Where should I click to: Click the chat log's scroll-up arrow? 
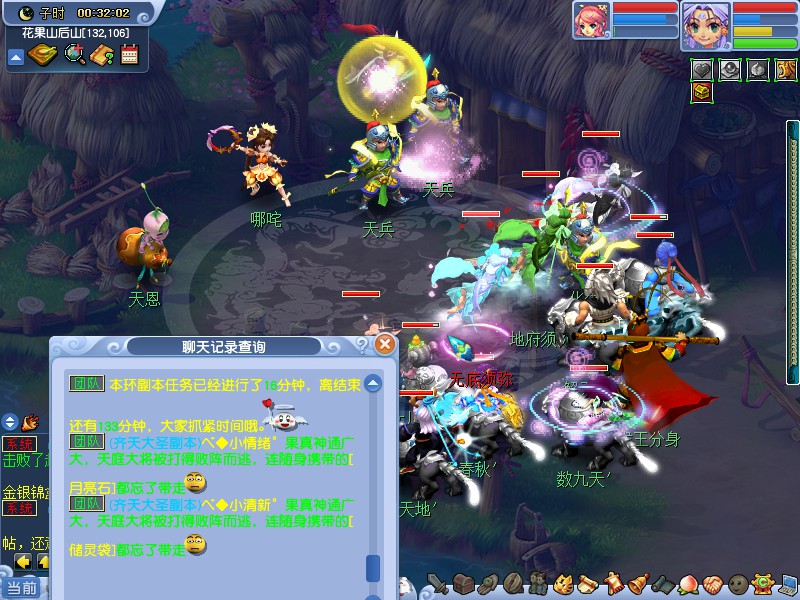pos(373,383)
